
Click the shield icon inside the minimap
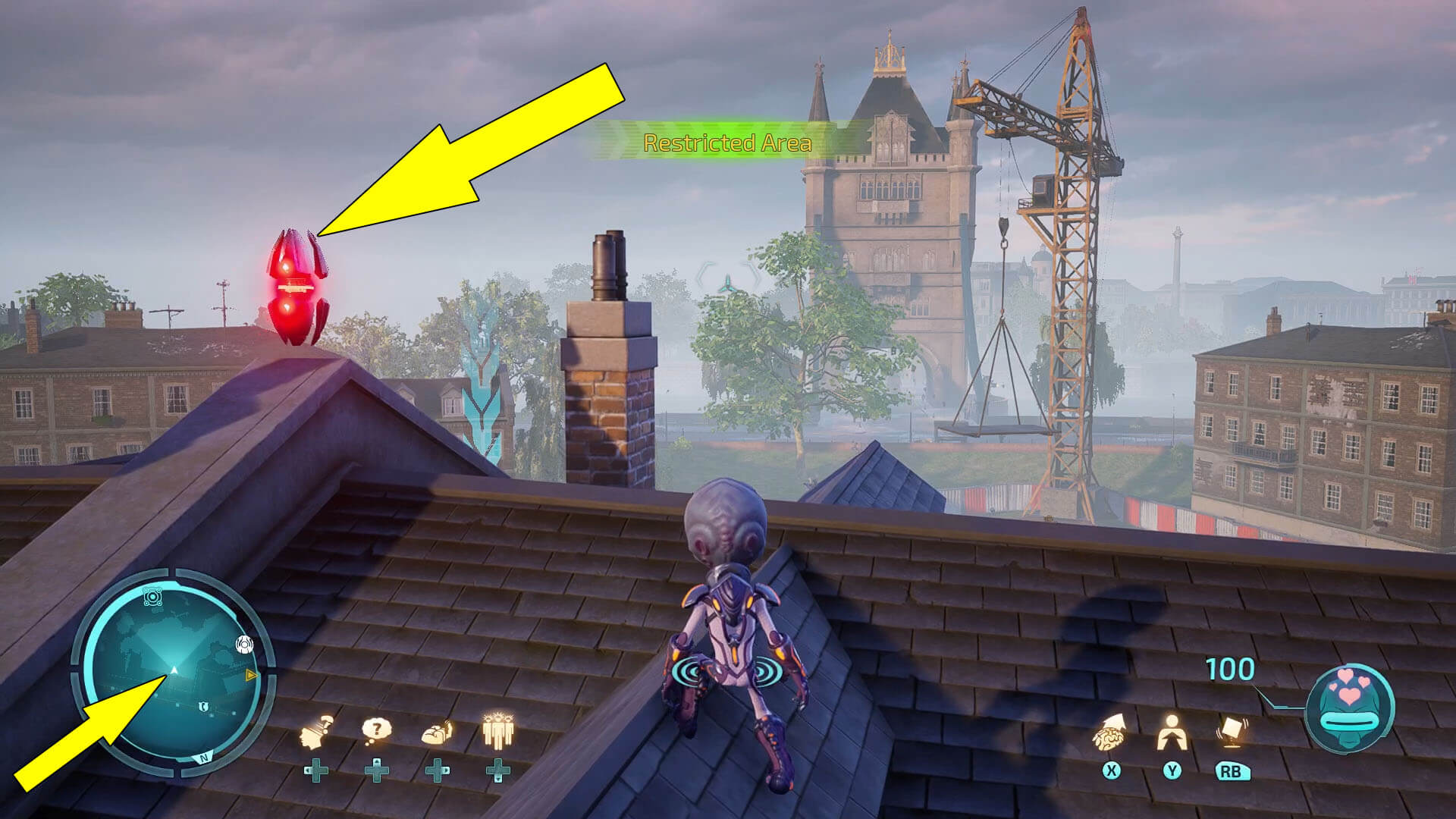[203, 706]
